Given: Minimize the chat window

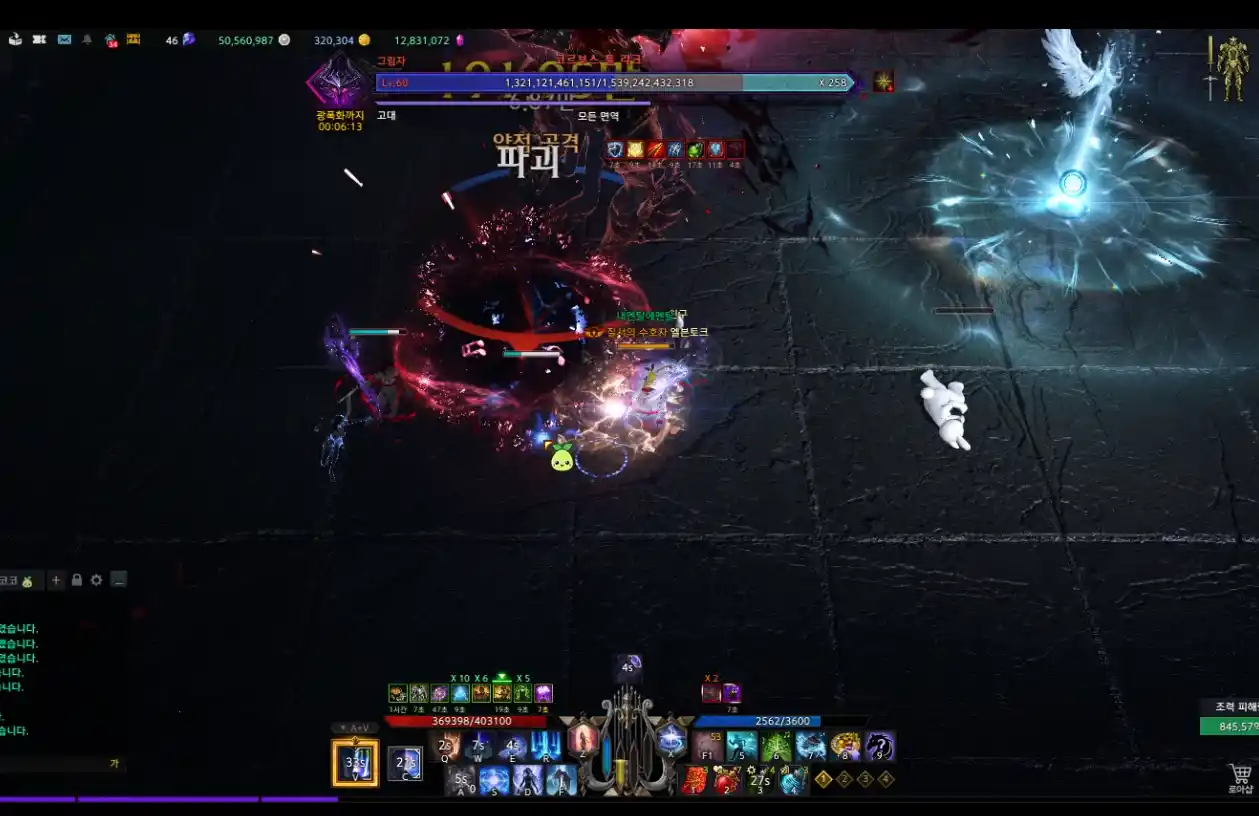Looking at the screenshot, I should coord(119,580).
